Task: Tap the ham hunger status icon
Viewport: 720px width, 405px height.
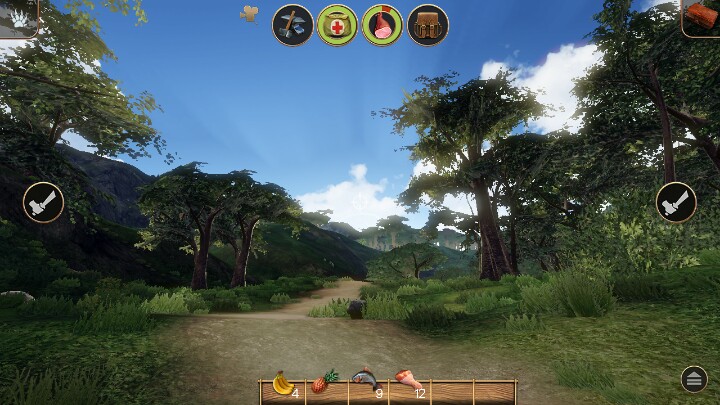Action: click(382, 24)
